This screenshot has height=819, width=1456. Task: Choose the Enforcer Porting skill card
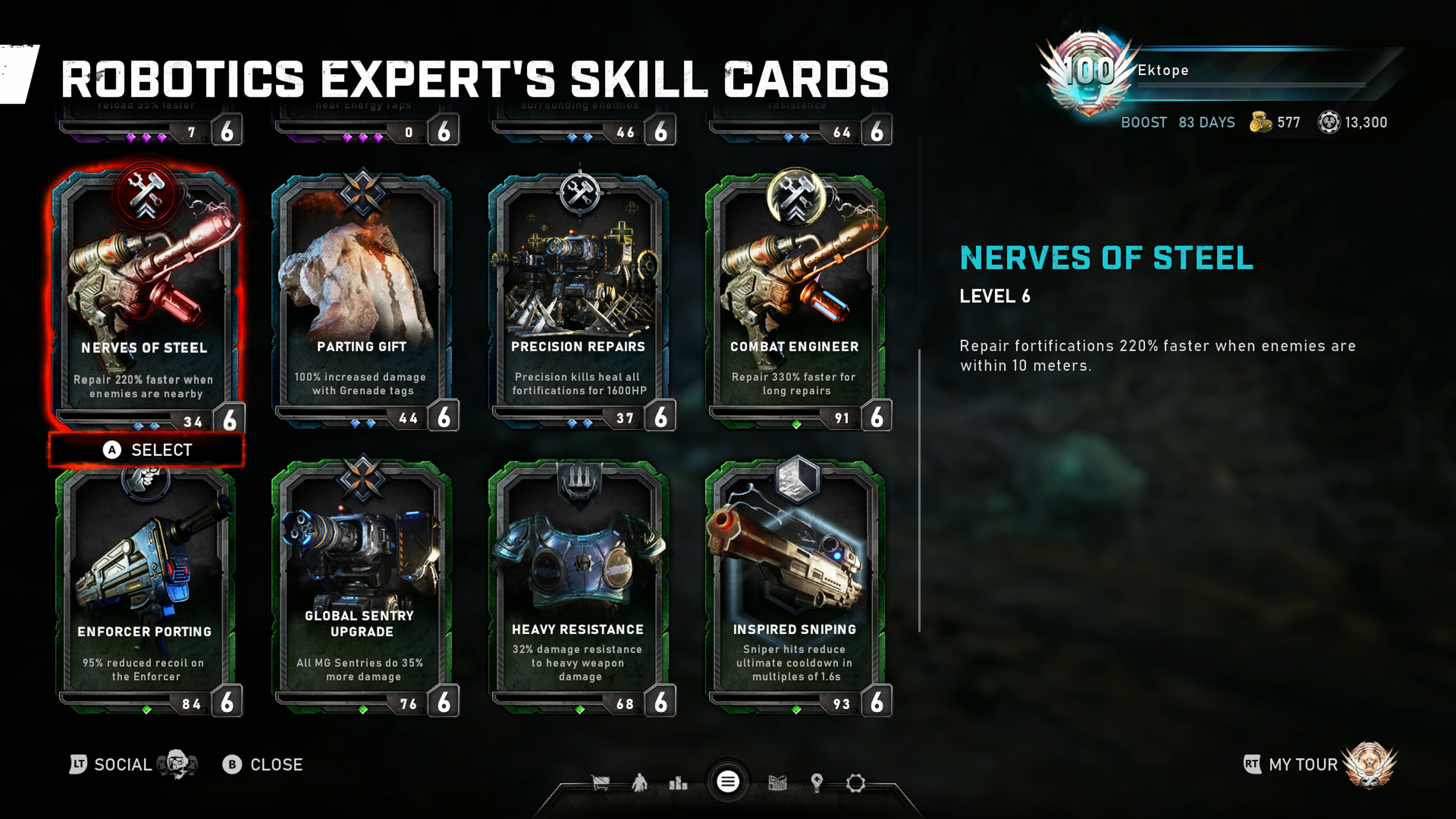[146, 588]
